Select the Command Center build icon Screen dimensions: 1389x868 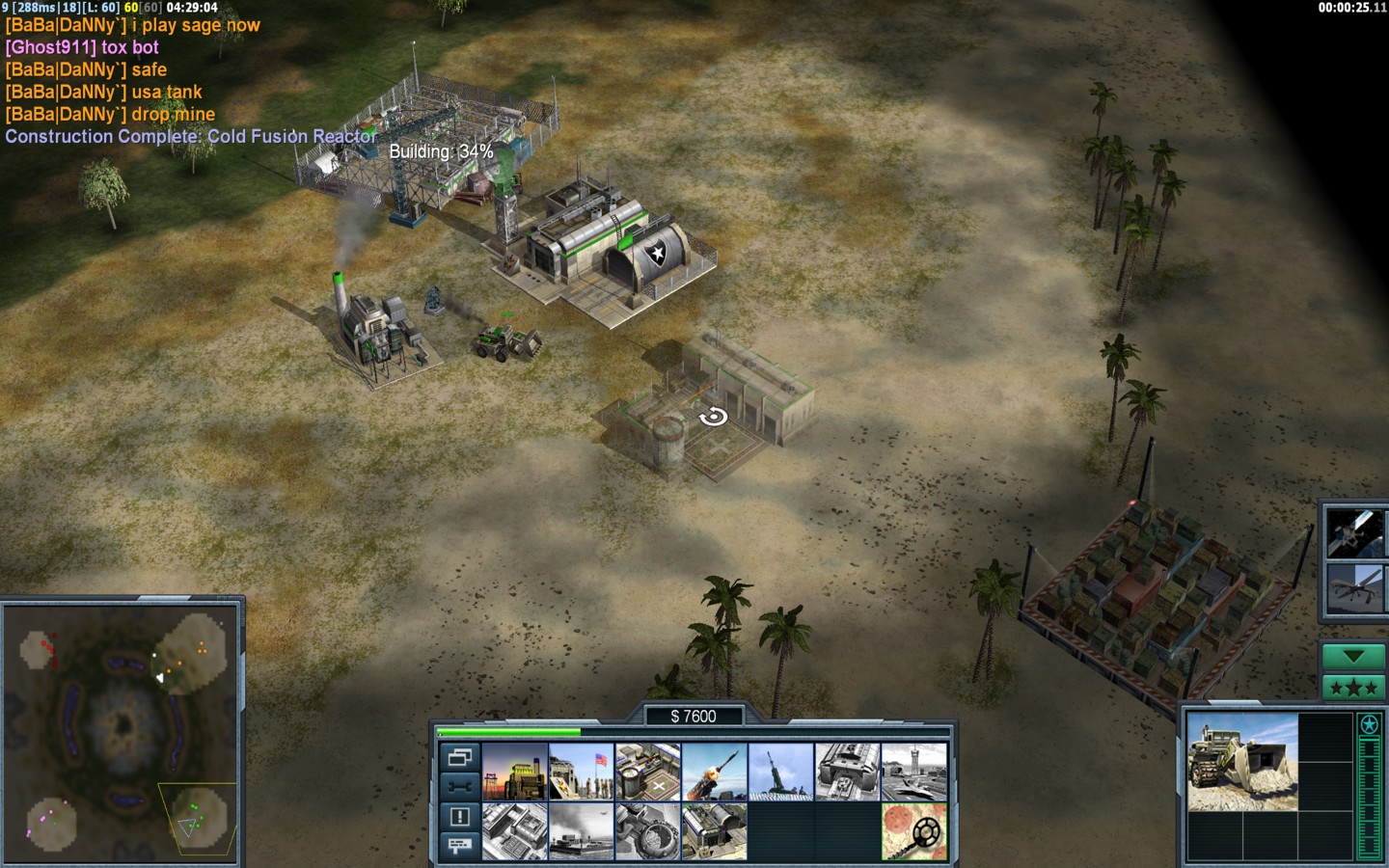(x=714, y=830)
